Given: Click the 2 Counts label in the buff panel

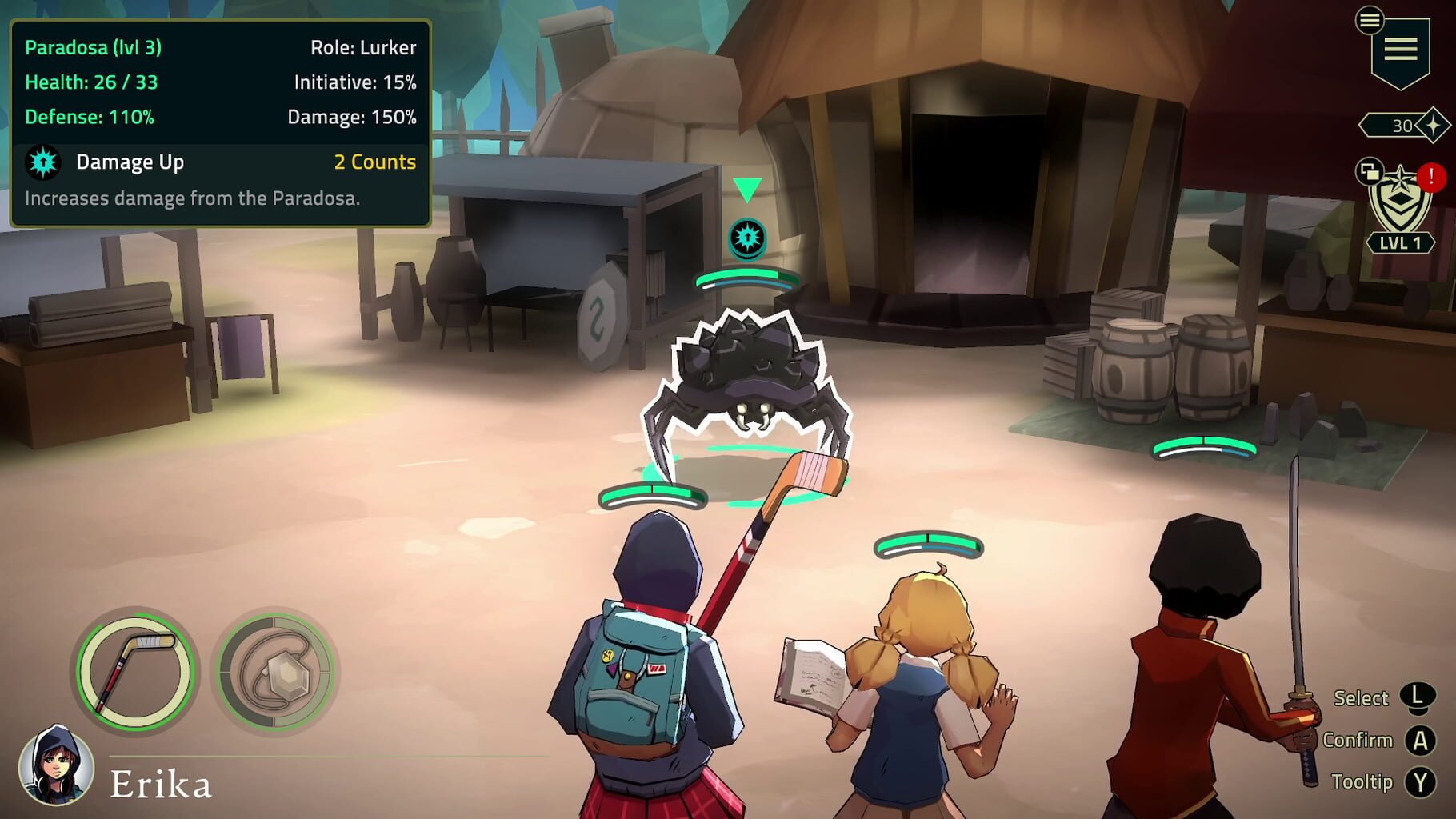Looking at the screenshot, I should click(373, 162).
